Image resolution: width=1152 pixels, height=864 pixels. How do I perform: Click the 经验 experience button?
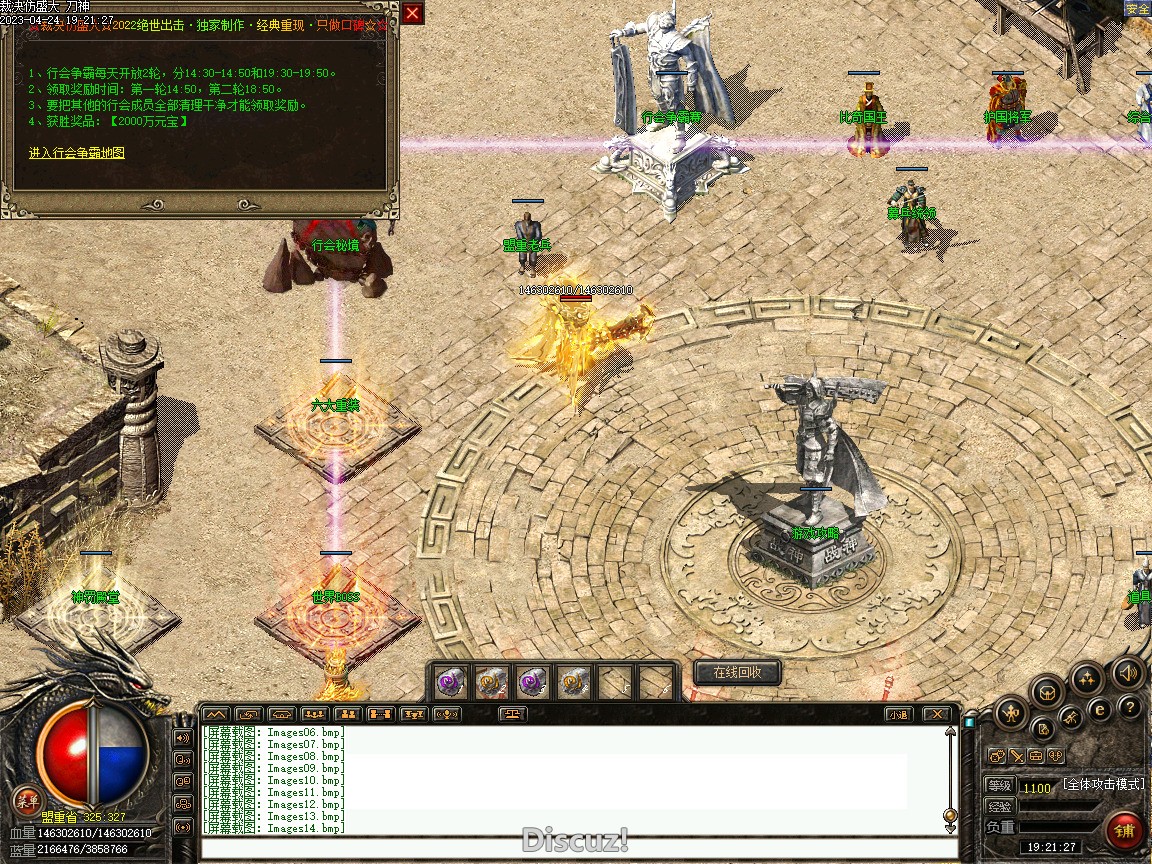point(999,806)
